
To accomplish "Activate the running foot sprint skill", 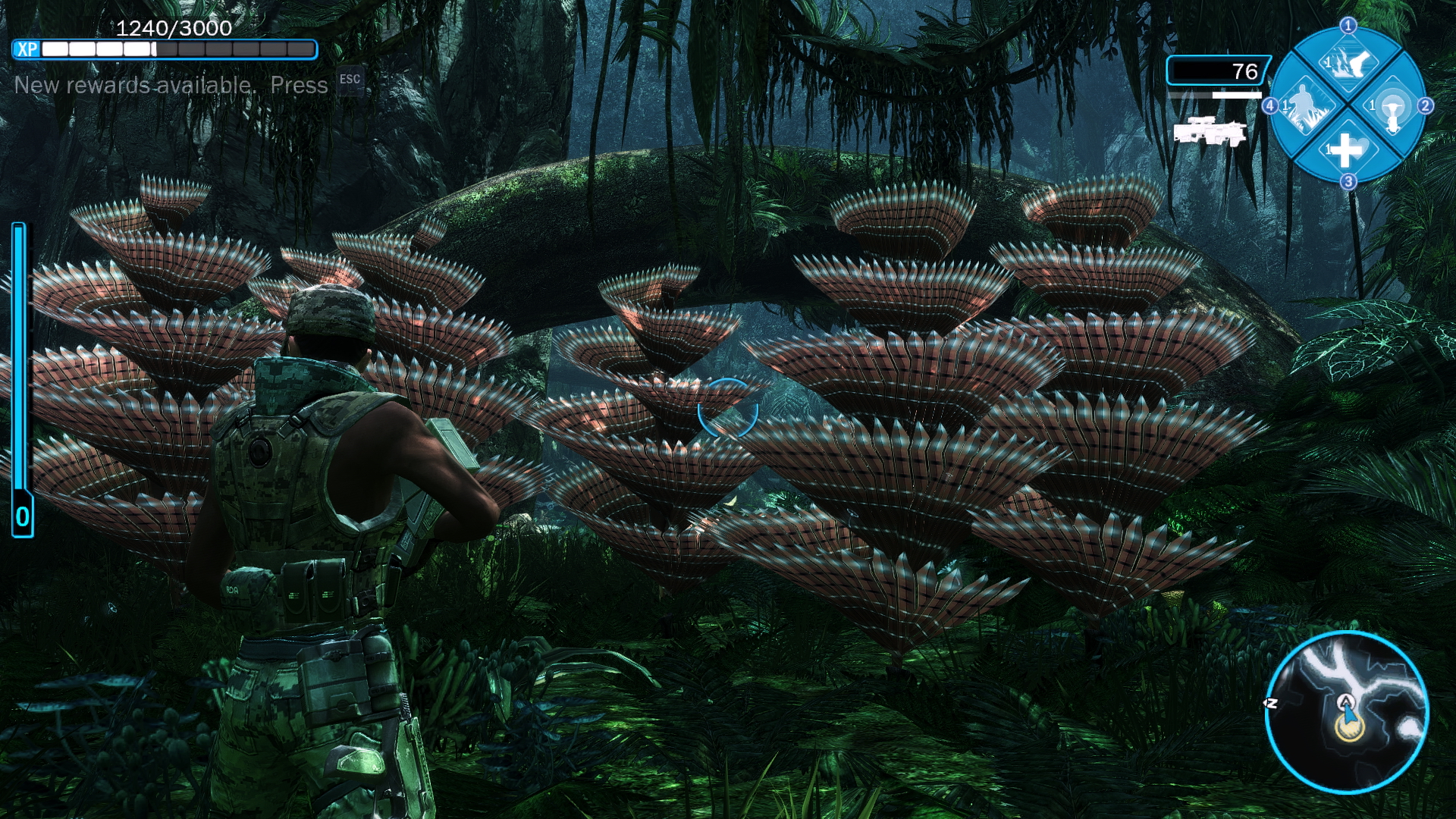I will click(1348, 62).
